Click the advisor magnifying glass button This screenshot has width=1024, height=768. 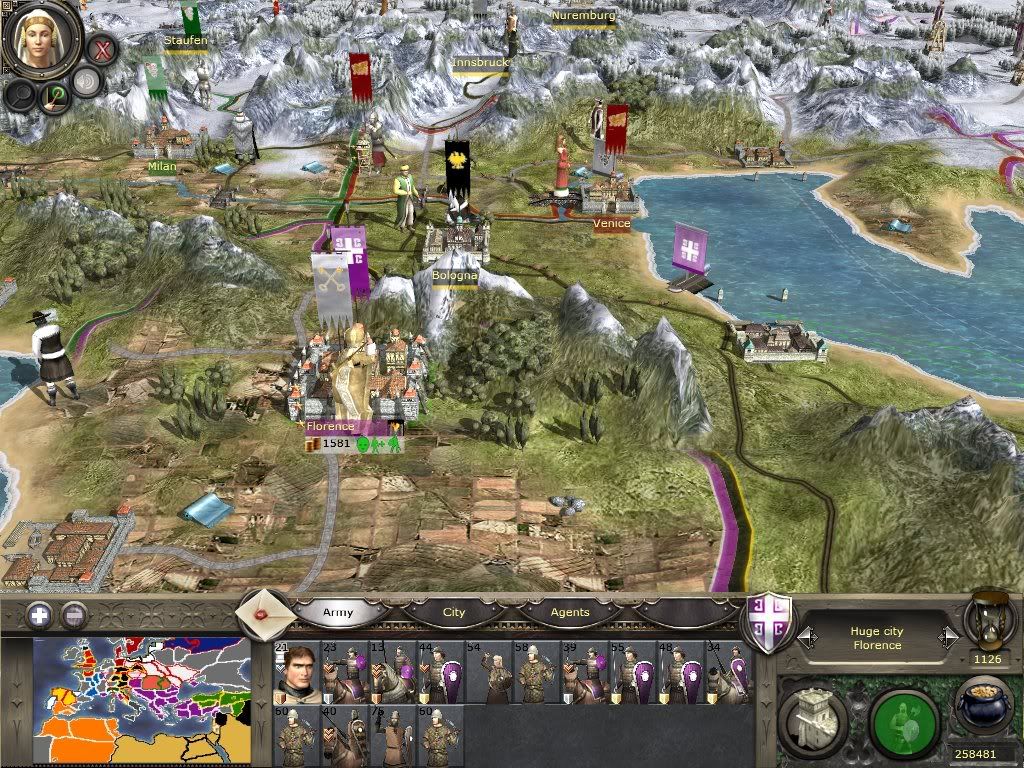(20, 94)
